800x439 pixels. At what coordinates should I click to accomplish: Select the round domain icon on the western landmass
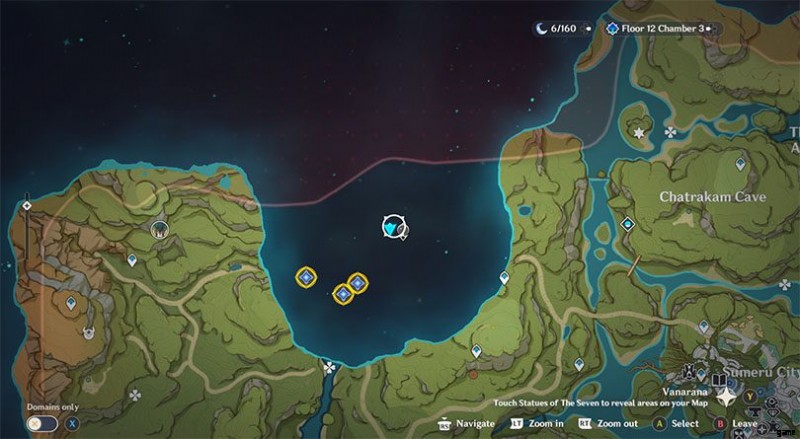[x=158, y=230]
